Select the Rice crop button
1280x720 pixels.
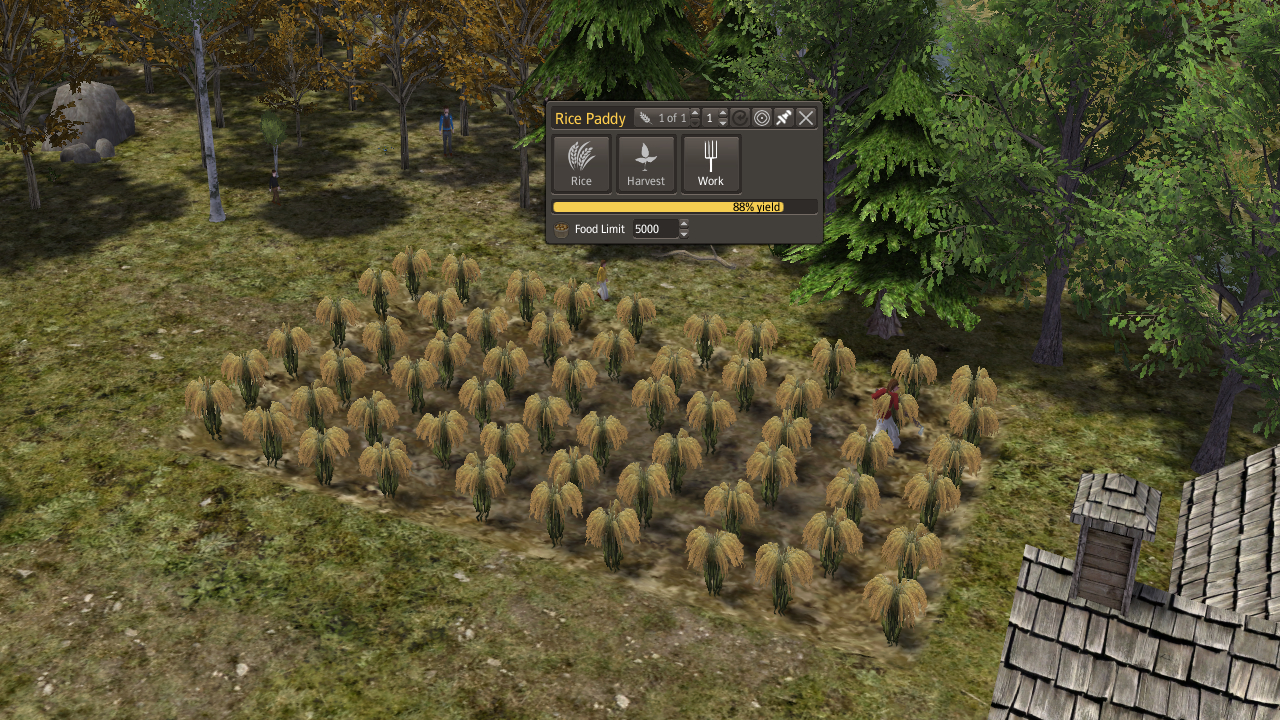tap(581, 163)
